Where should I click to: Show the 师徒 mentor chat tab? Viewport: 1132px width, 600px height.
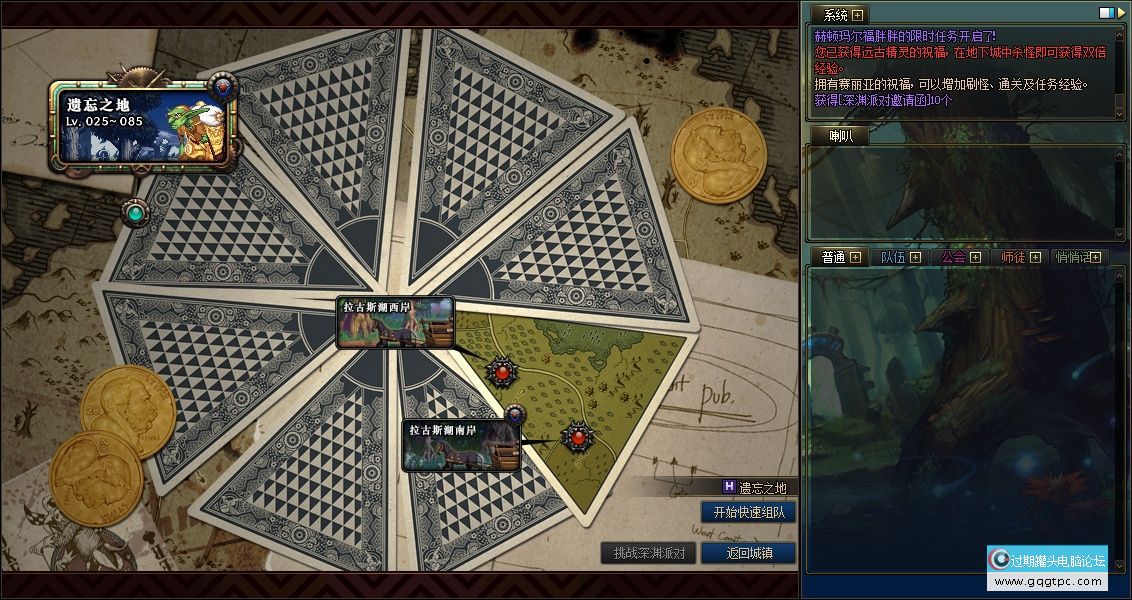(x=1020, y=258)
